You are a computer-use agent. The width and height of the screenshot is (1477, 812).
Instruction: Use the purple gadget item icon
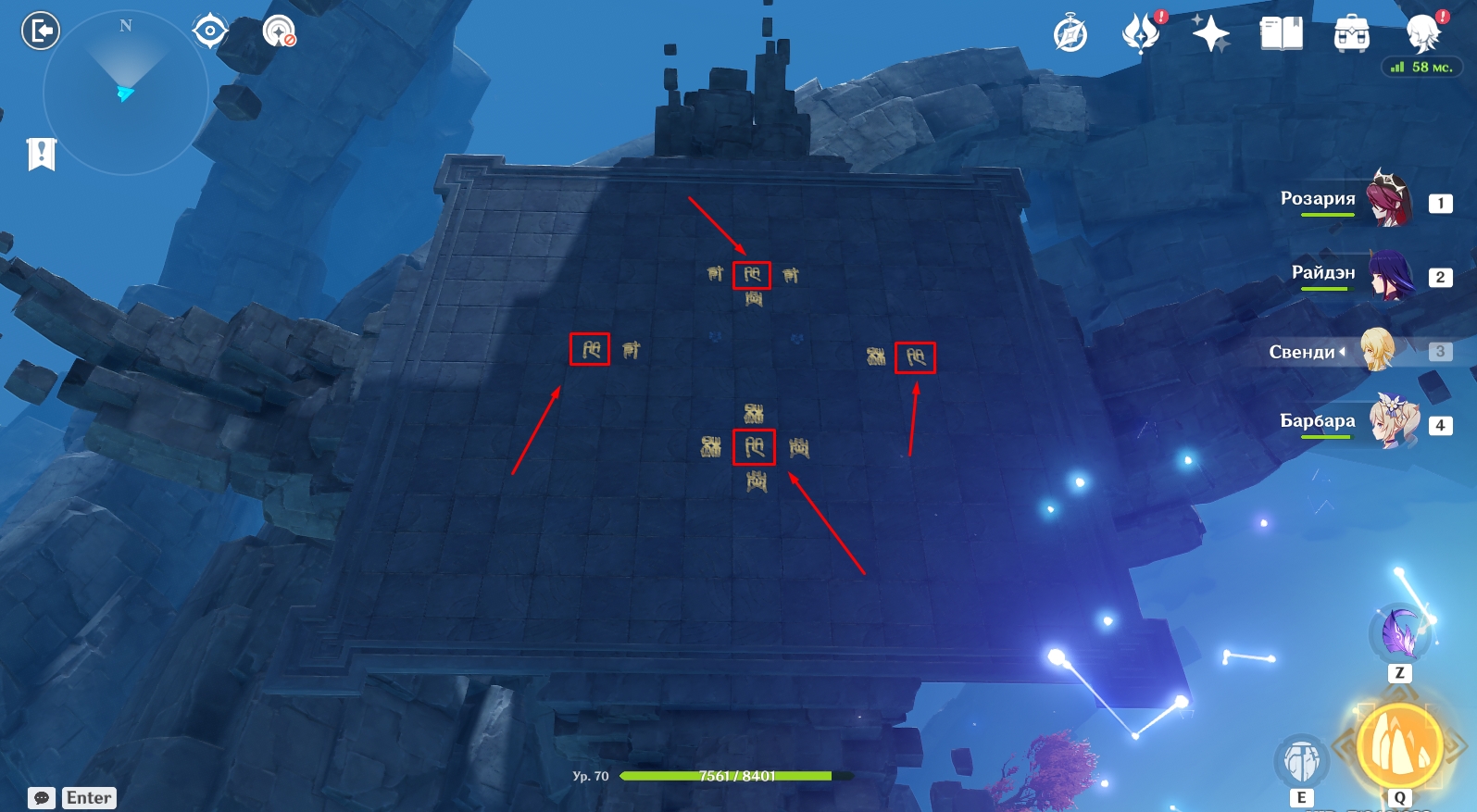pos(1399,632)
